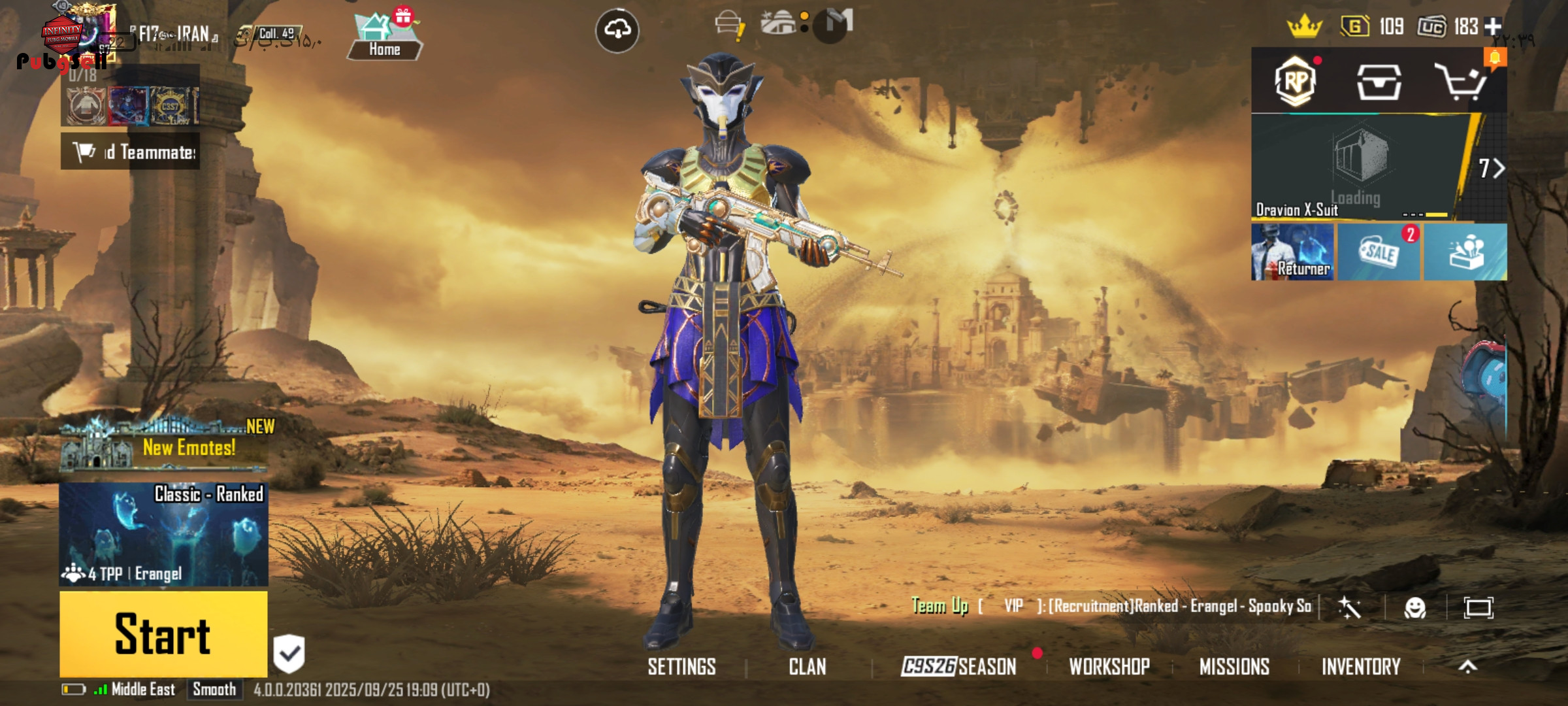The image size is (1568, 706).
Task: Tap the cloud download icon
Action: (617, 30)
